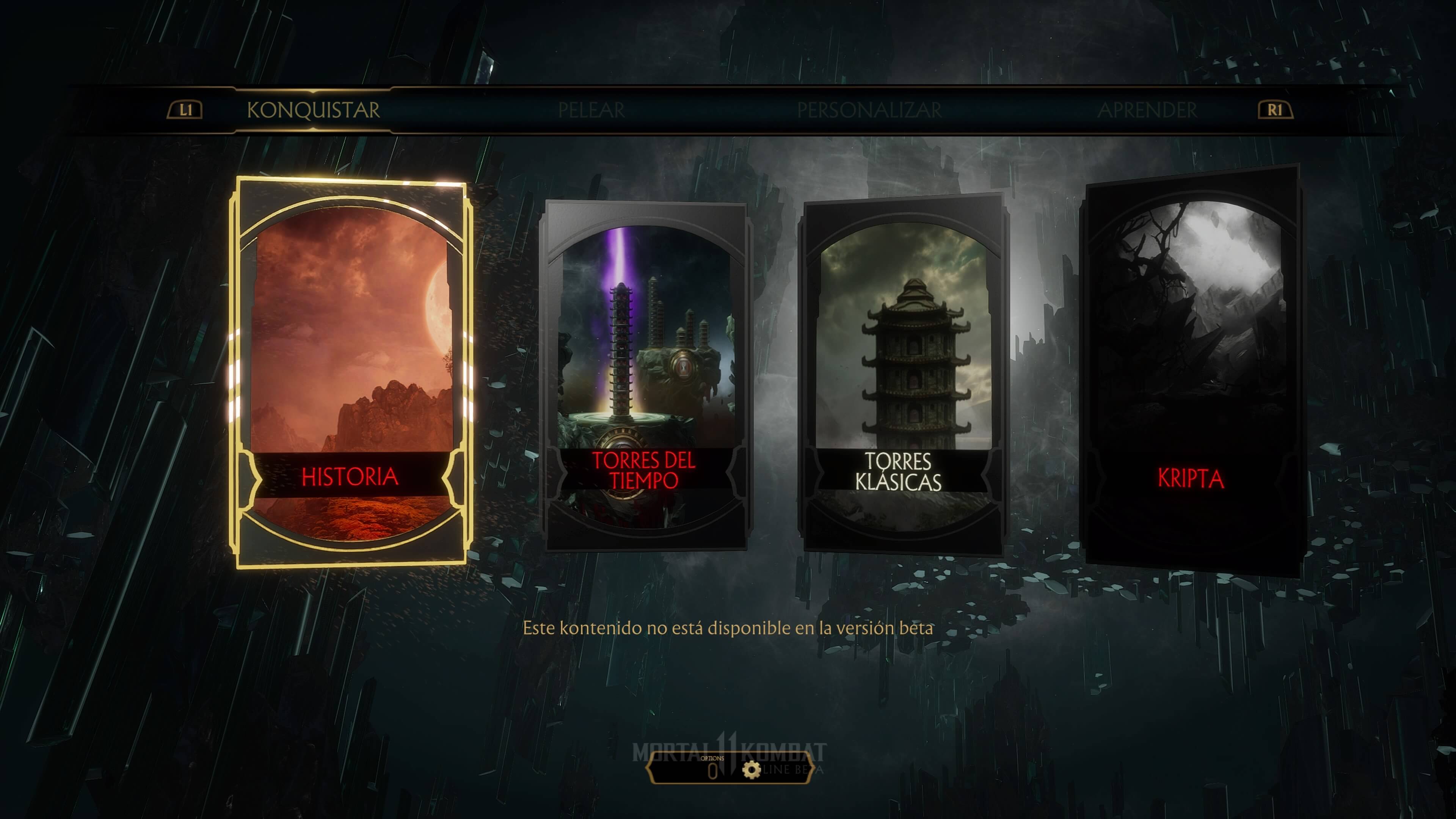The height and width of the screenshot is (819, 1456).
Task: Select the Torres del Tiempo card
Action: point(644,376)
